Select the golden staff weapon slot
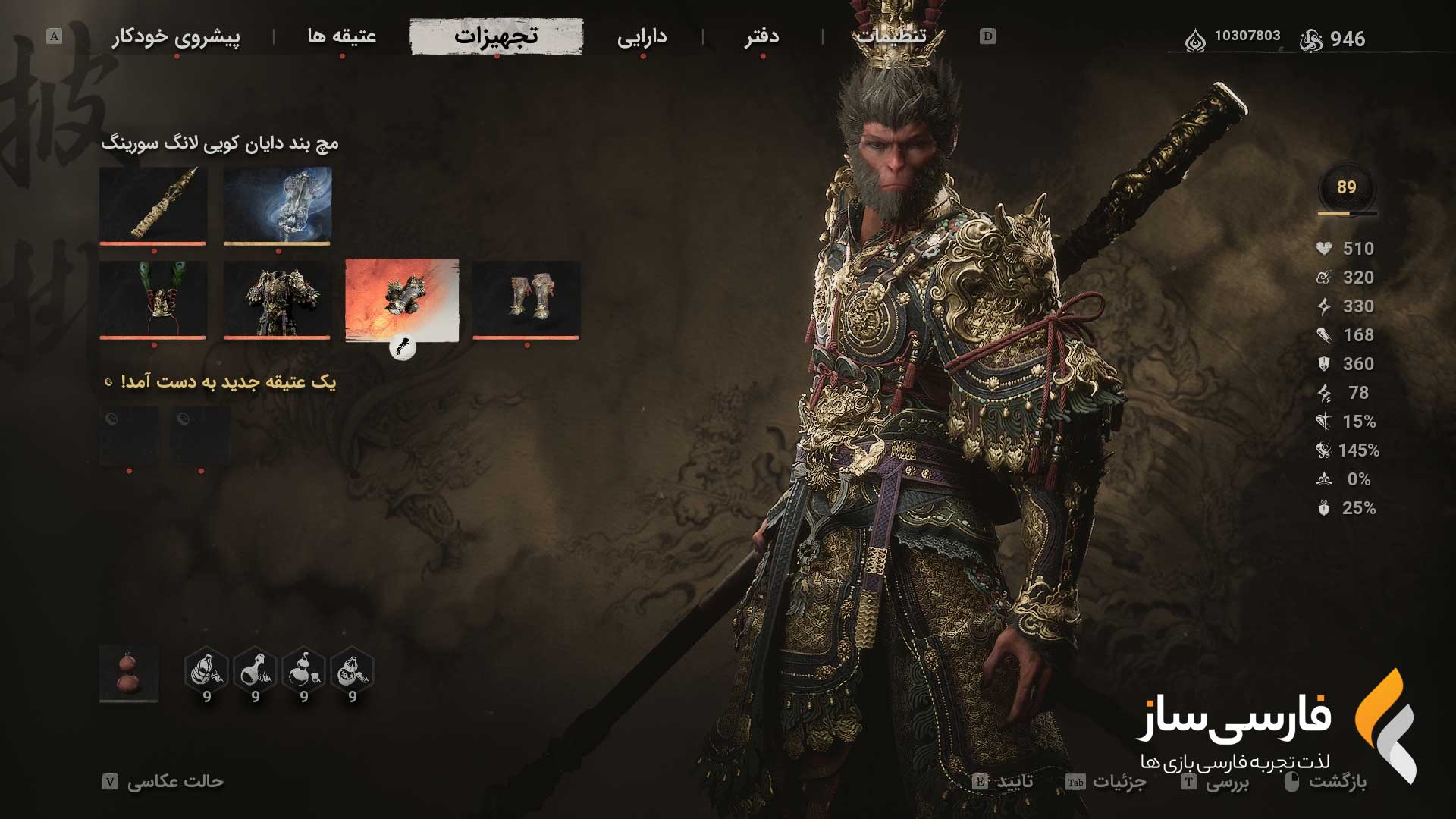Screen dimensions: 1456x819 point(153,206)
